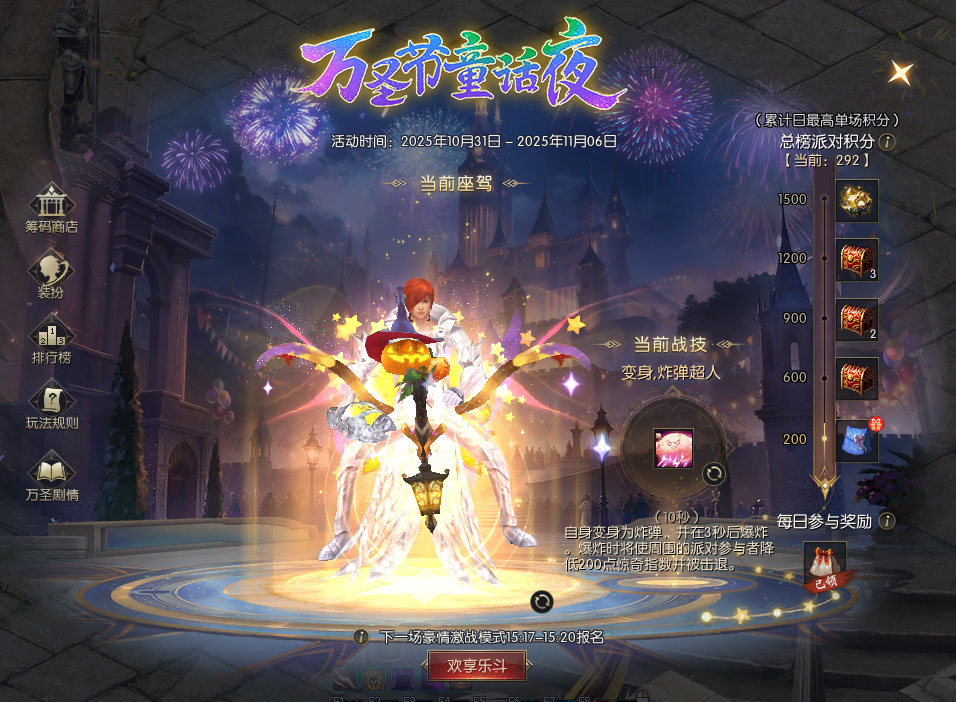This screenshot has width=956, height=702.
Task: Select the gold pile reward at 1500 points
Action: pyautogui.click(x=857, y=200)
